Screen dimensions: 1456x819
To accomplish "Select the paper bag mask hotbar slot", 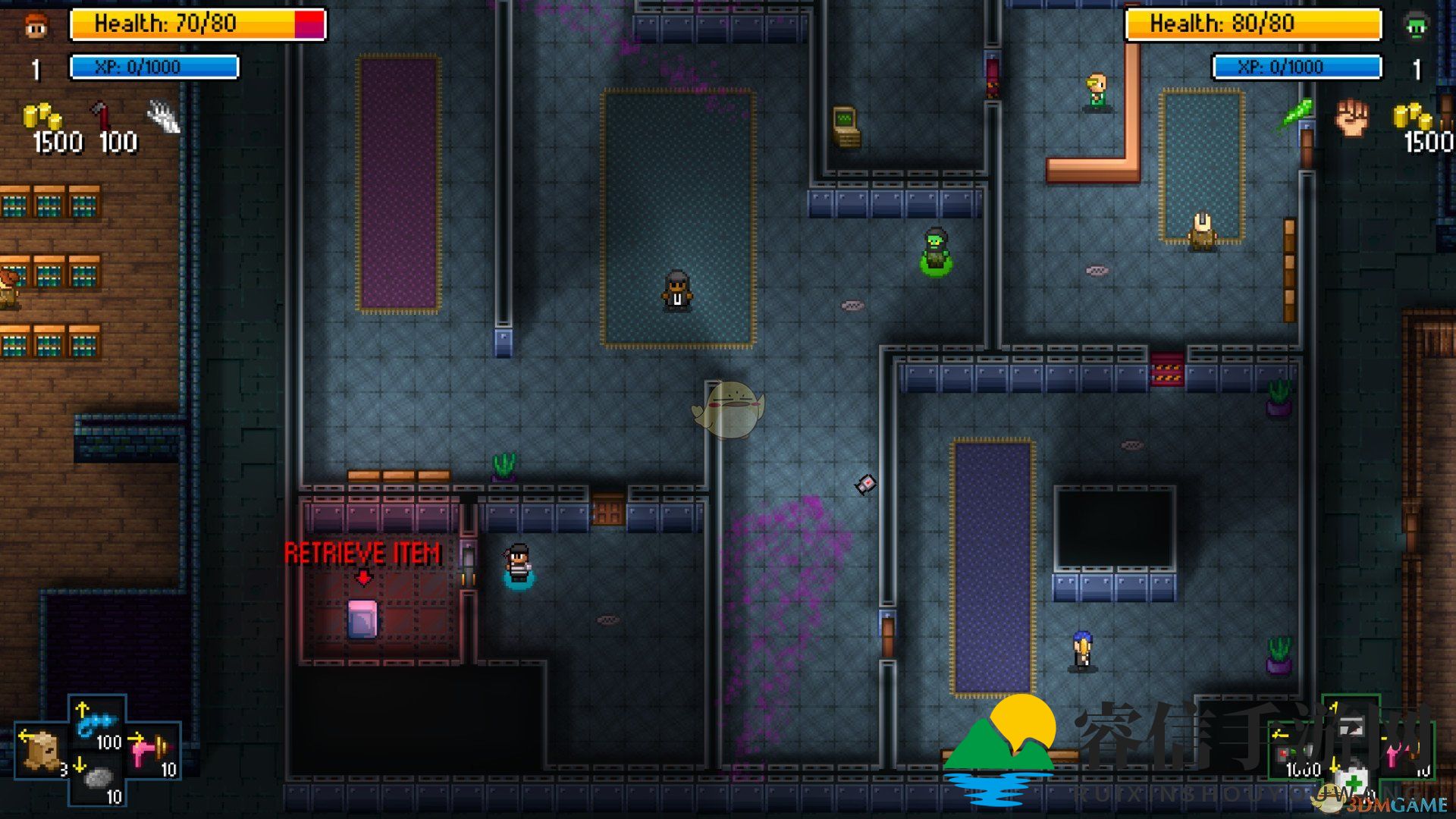I will 40,750.
